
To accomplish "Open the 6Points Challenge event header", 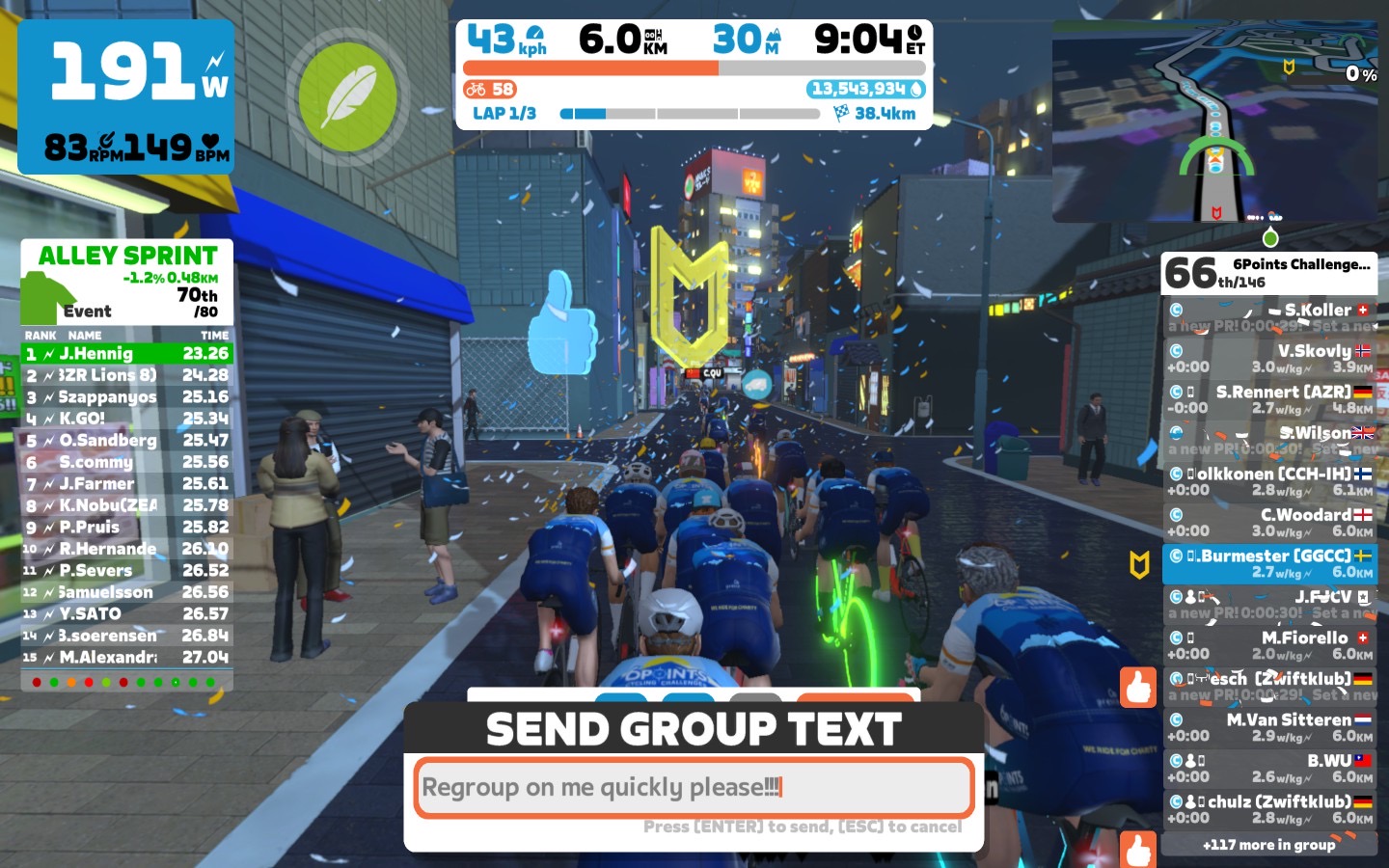I will point(1269,273).
